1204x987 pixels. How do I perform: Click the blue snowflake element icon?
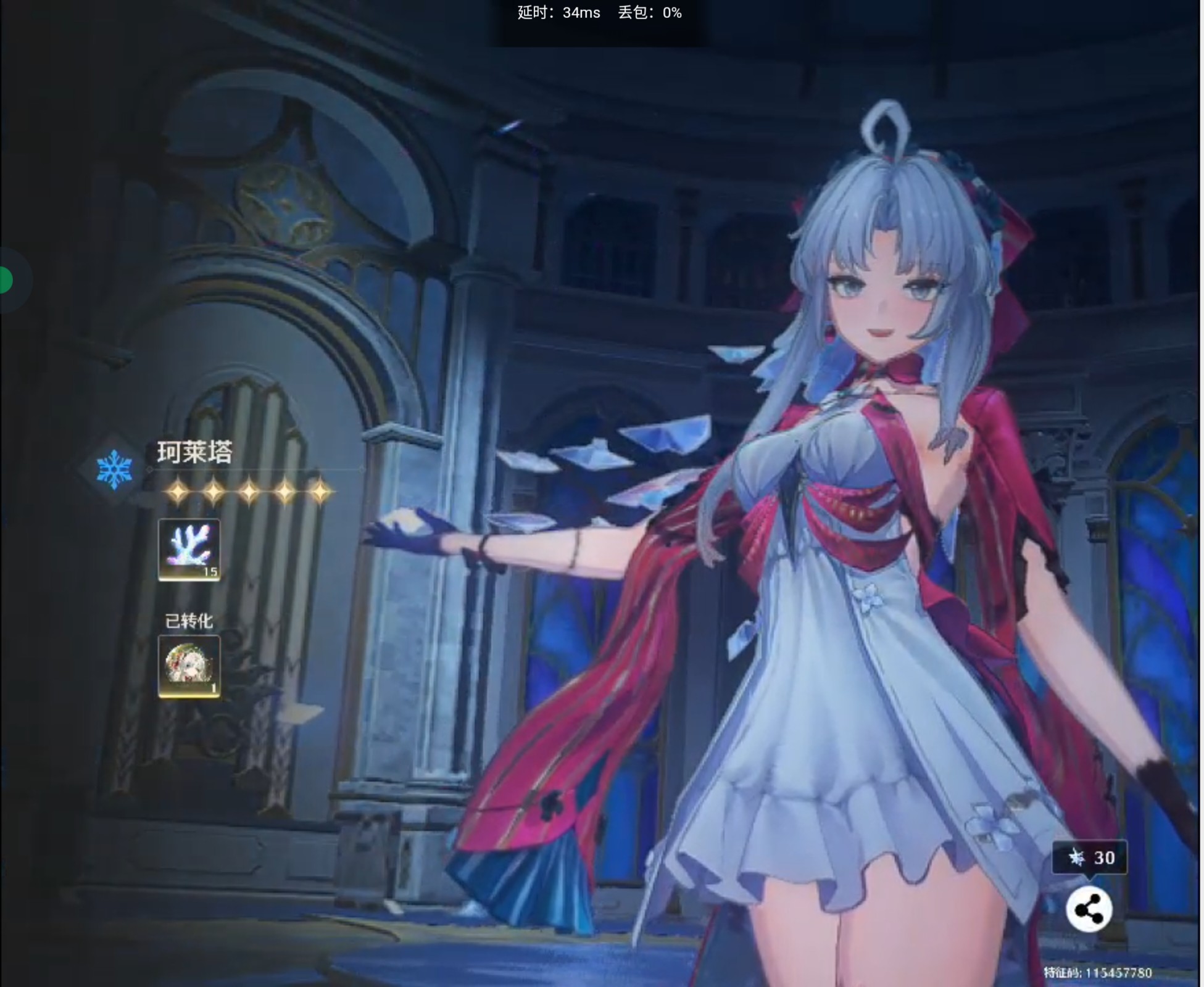(114, 469)
